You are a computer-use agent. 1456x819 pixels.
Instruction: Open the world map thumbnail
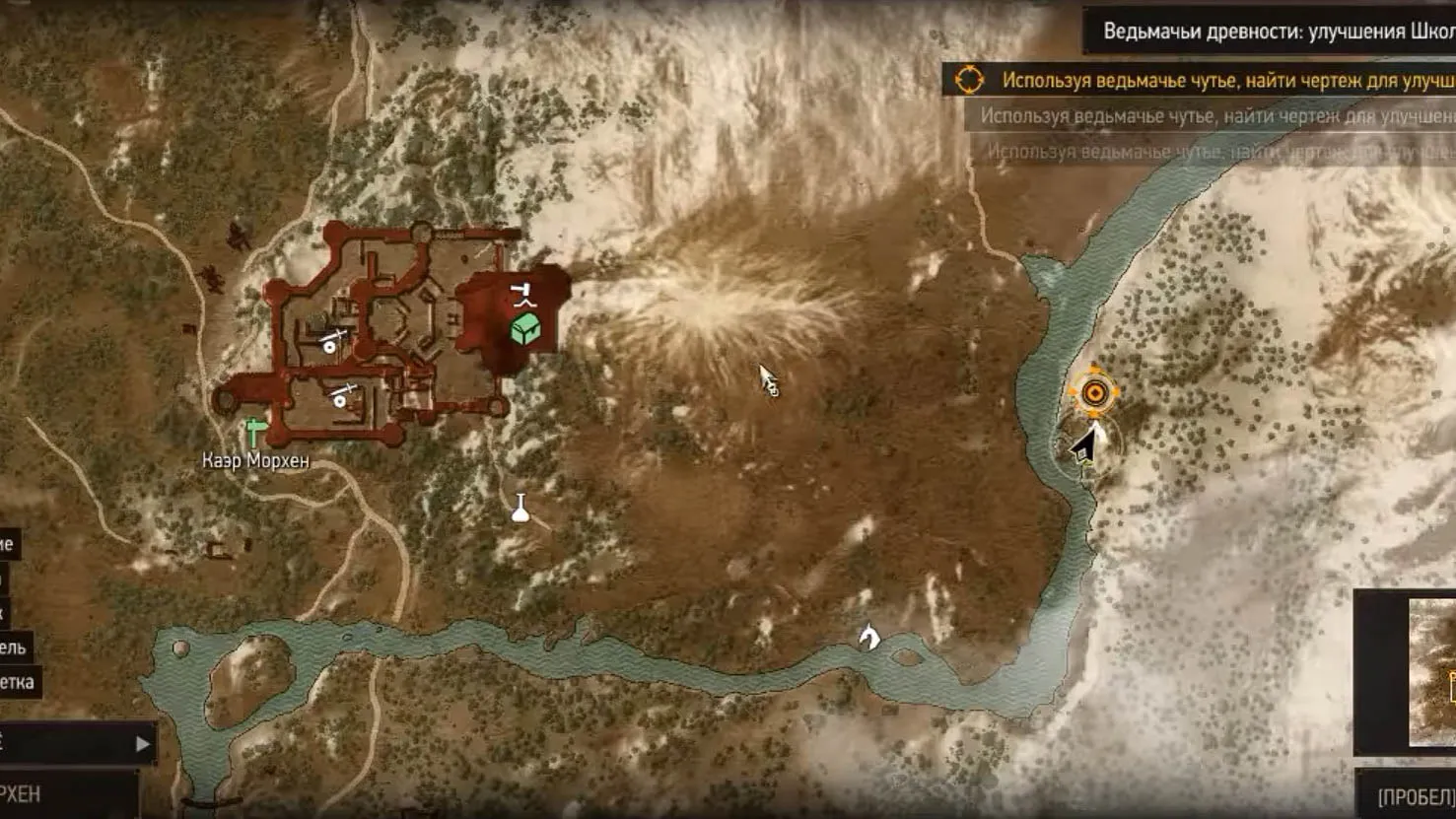pos(1431,672)
